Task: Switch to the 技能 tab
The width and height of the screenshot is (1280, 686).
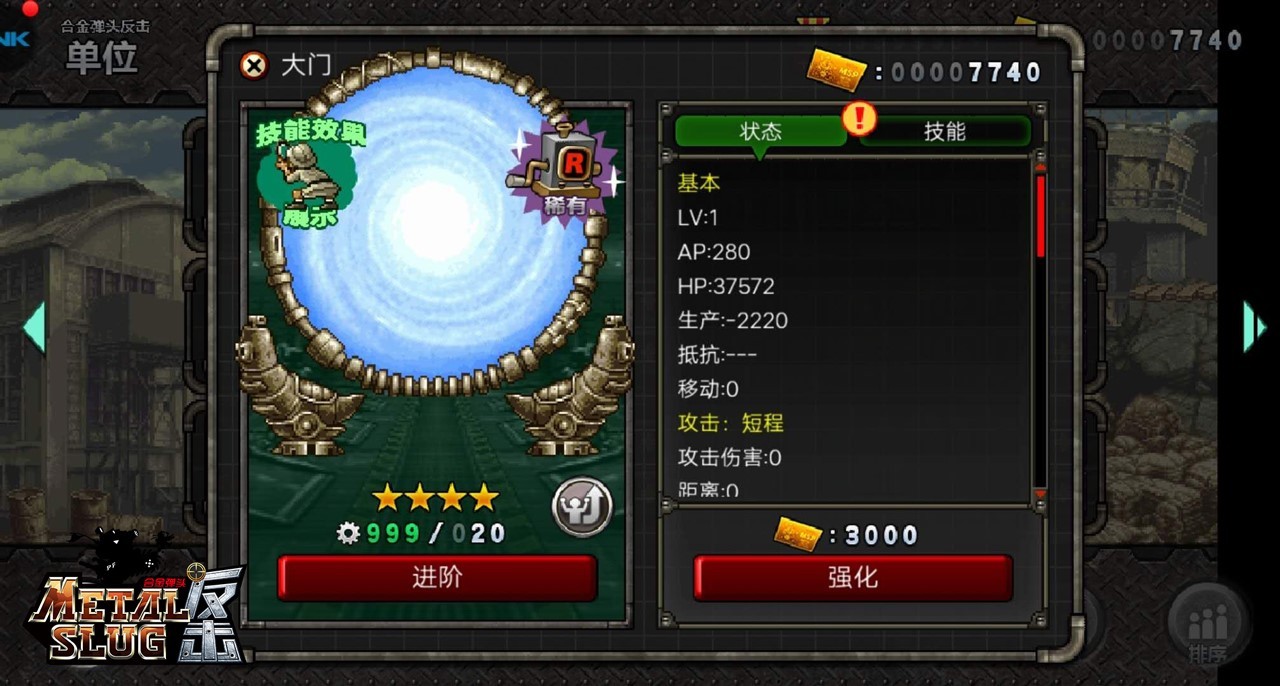Action: tap(944, 131)
